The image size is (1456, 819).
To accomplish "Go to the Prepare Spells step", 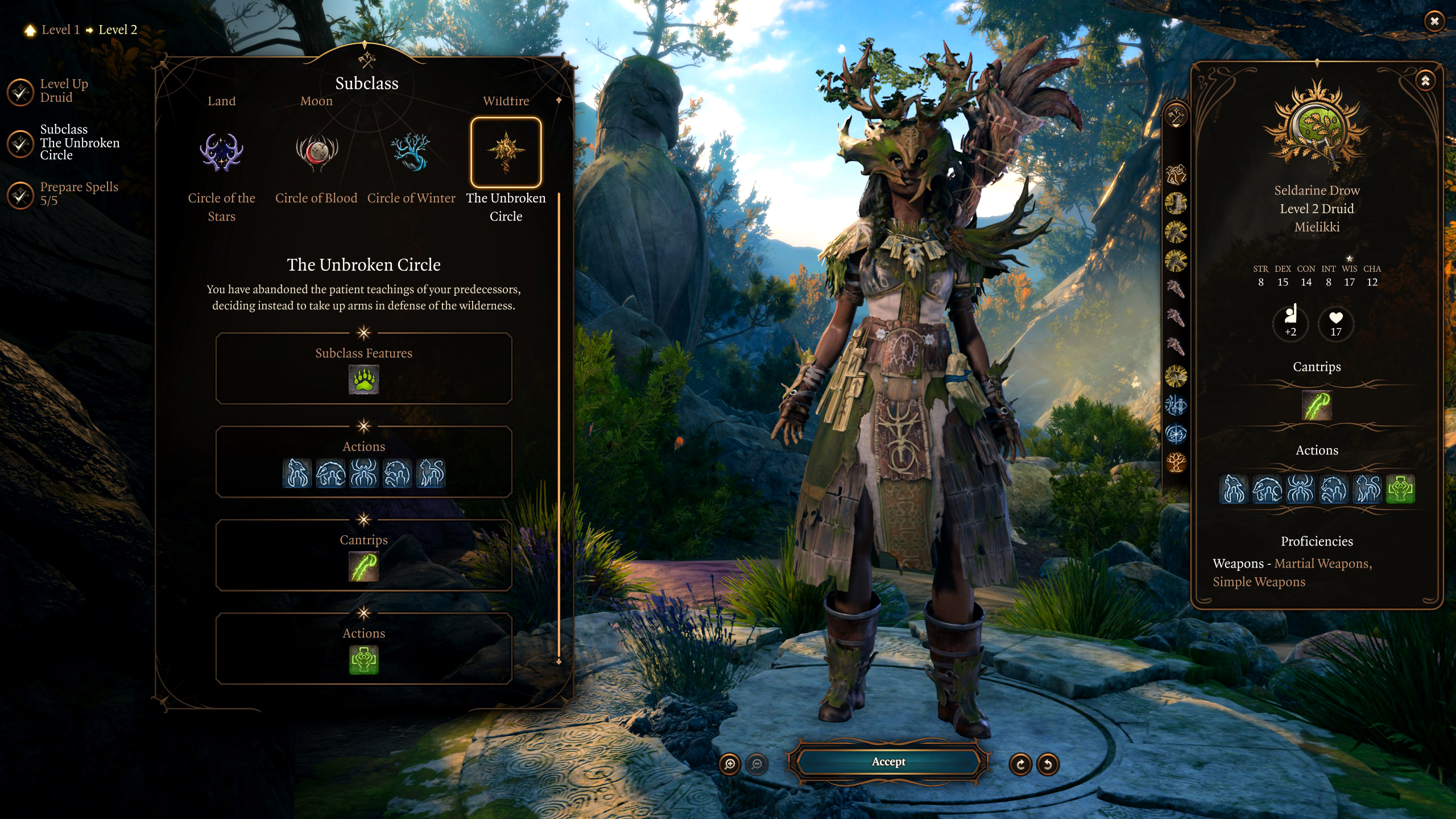I will (x=78, y=194).
